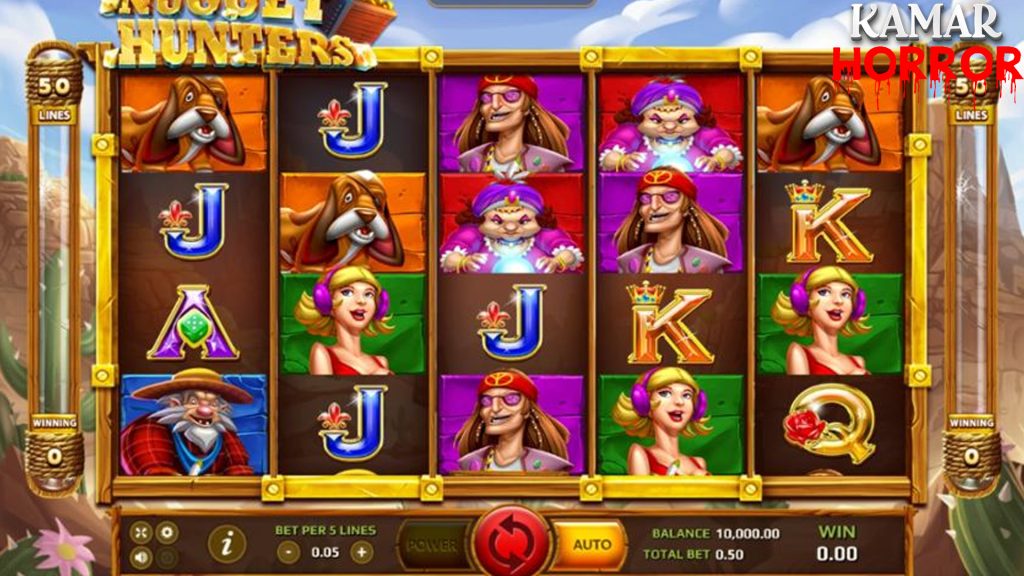Mute the game sound
Screen dimensions: 1024x576
coord(141,557)
